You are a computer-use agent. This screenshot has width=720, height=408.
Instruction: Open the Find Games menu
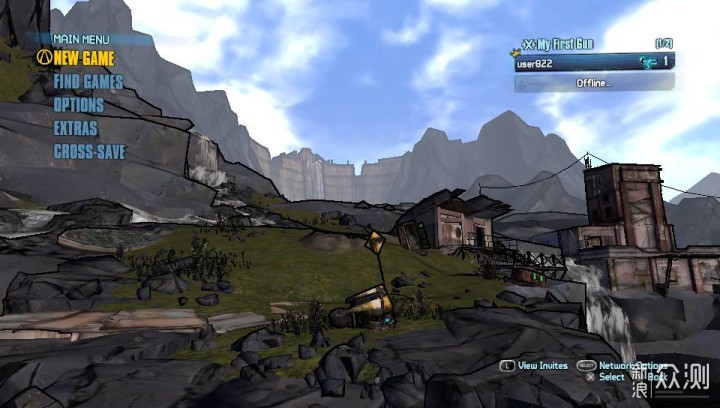coord(88,82)
